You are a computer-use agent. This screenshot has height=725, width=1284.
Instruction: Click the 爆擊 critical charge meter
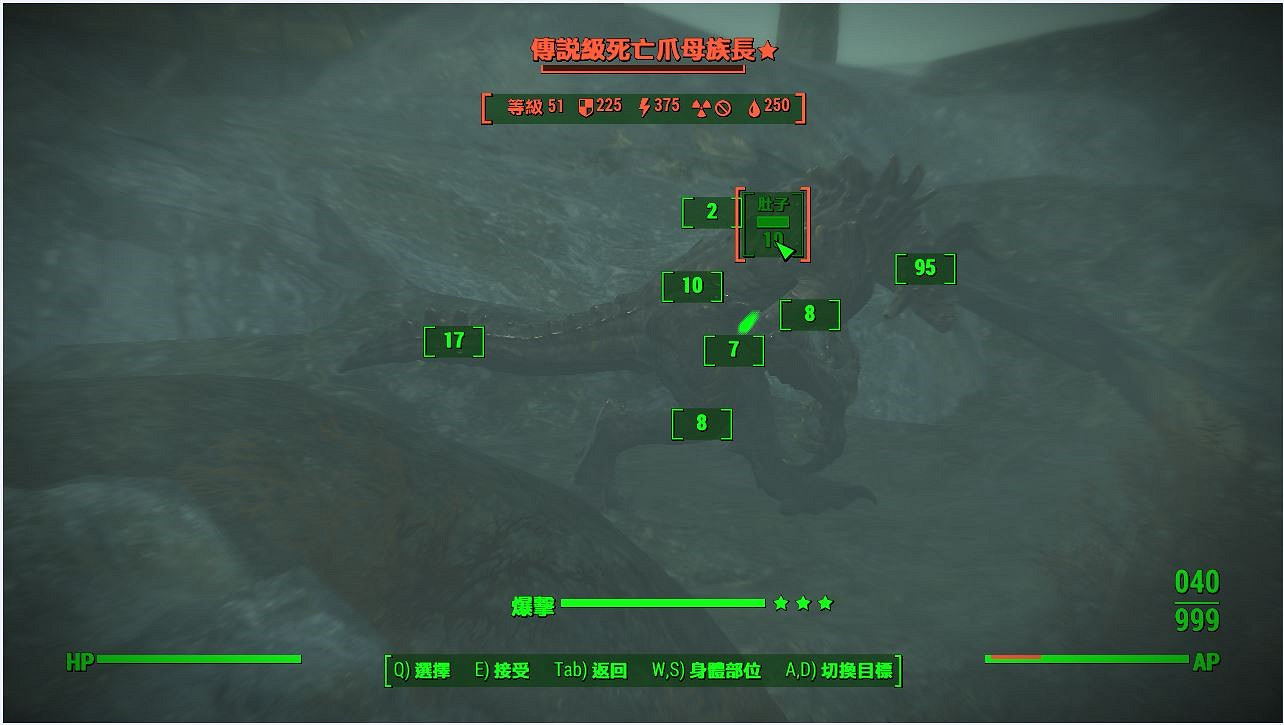coord(665,604)
